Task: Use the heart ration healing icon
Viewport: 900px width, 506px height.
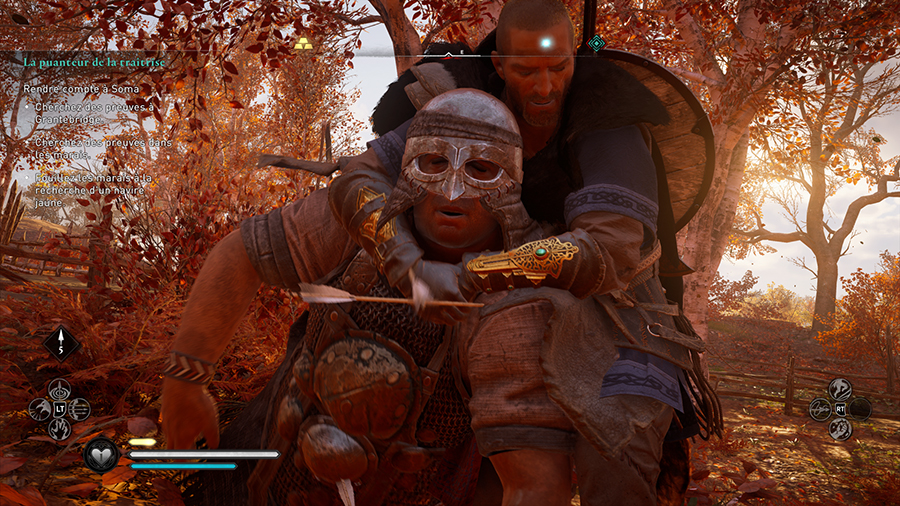Action: [100, 455]
